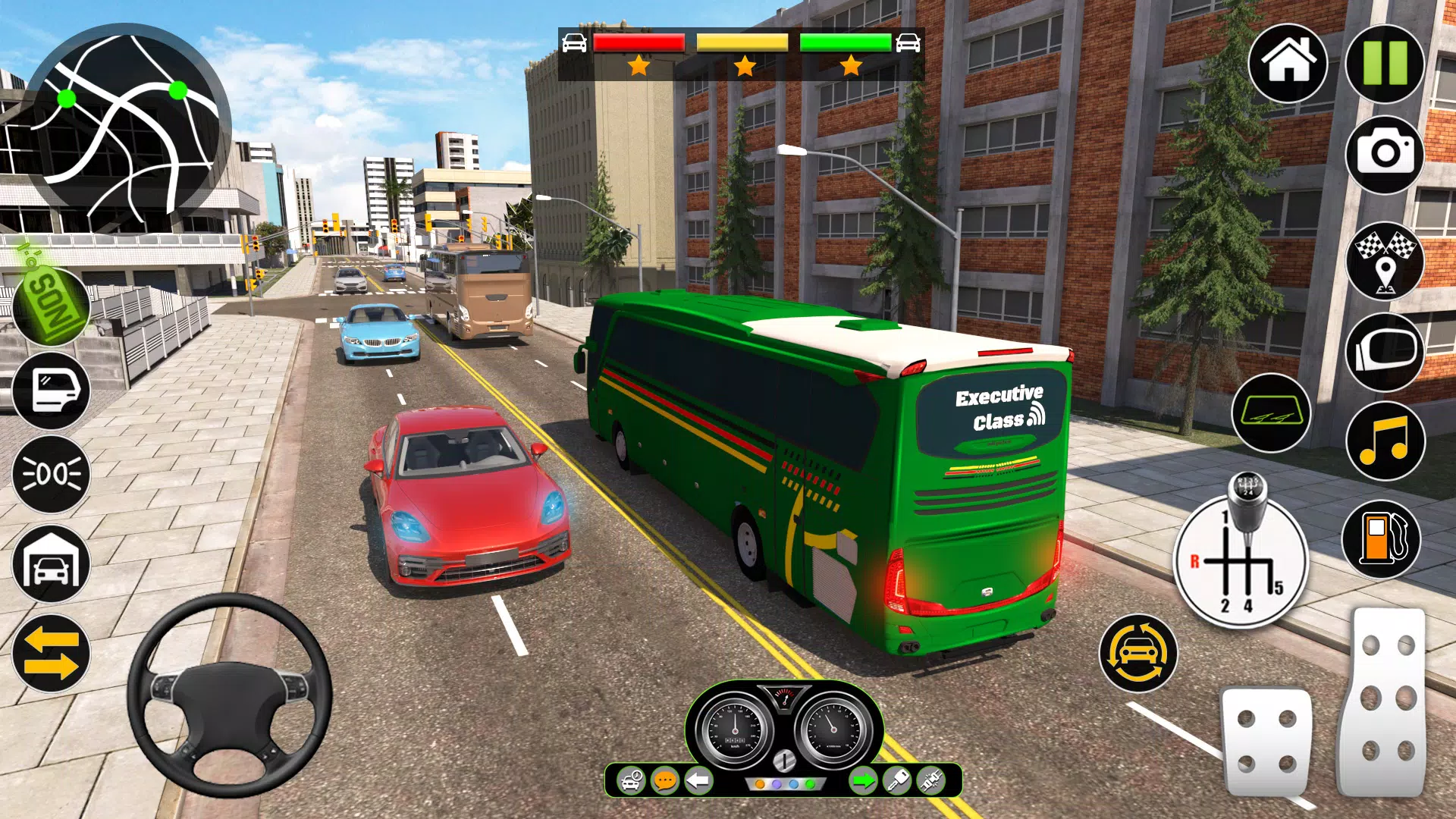Open the circular minimap

pos(127,125)
